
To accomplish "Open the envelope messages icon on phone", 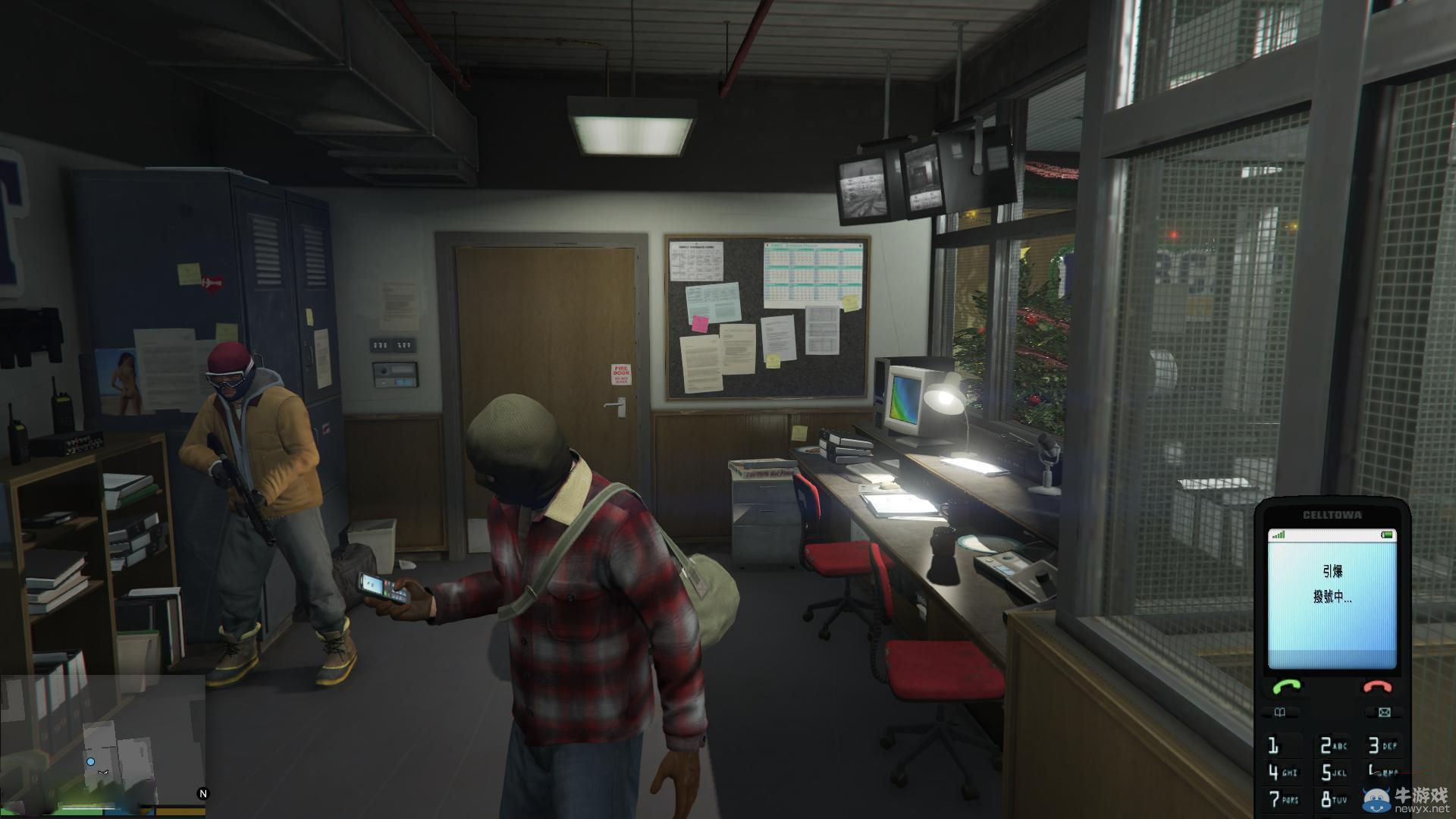I will [1384, 711].
